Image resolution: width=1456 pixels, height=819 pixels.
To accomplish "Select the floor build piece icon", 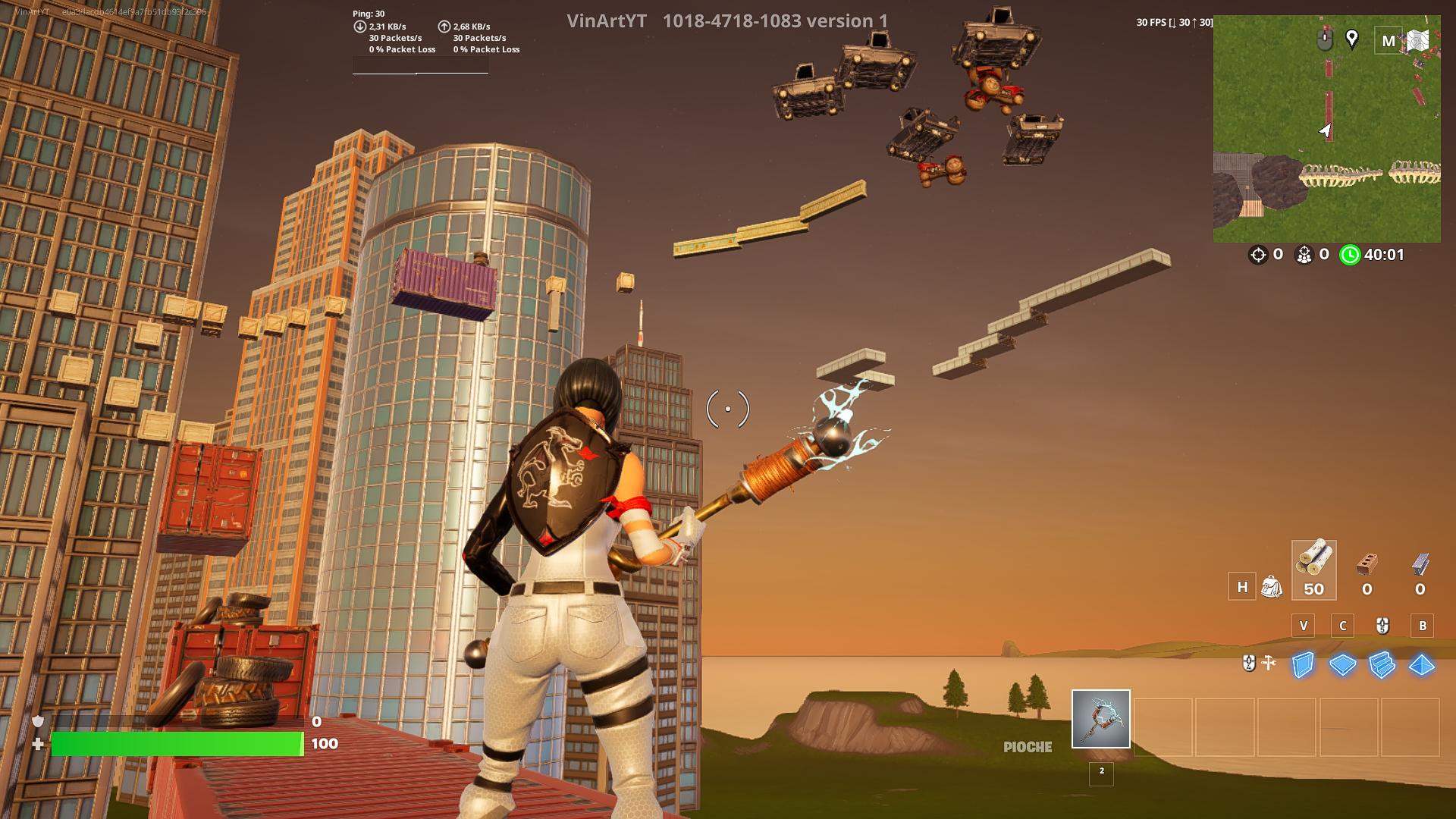I will 1343,664.
